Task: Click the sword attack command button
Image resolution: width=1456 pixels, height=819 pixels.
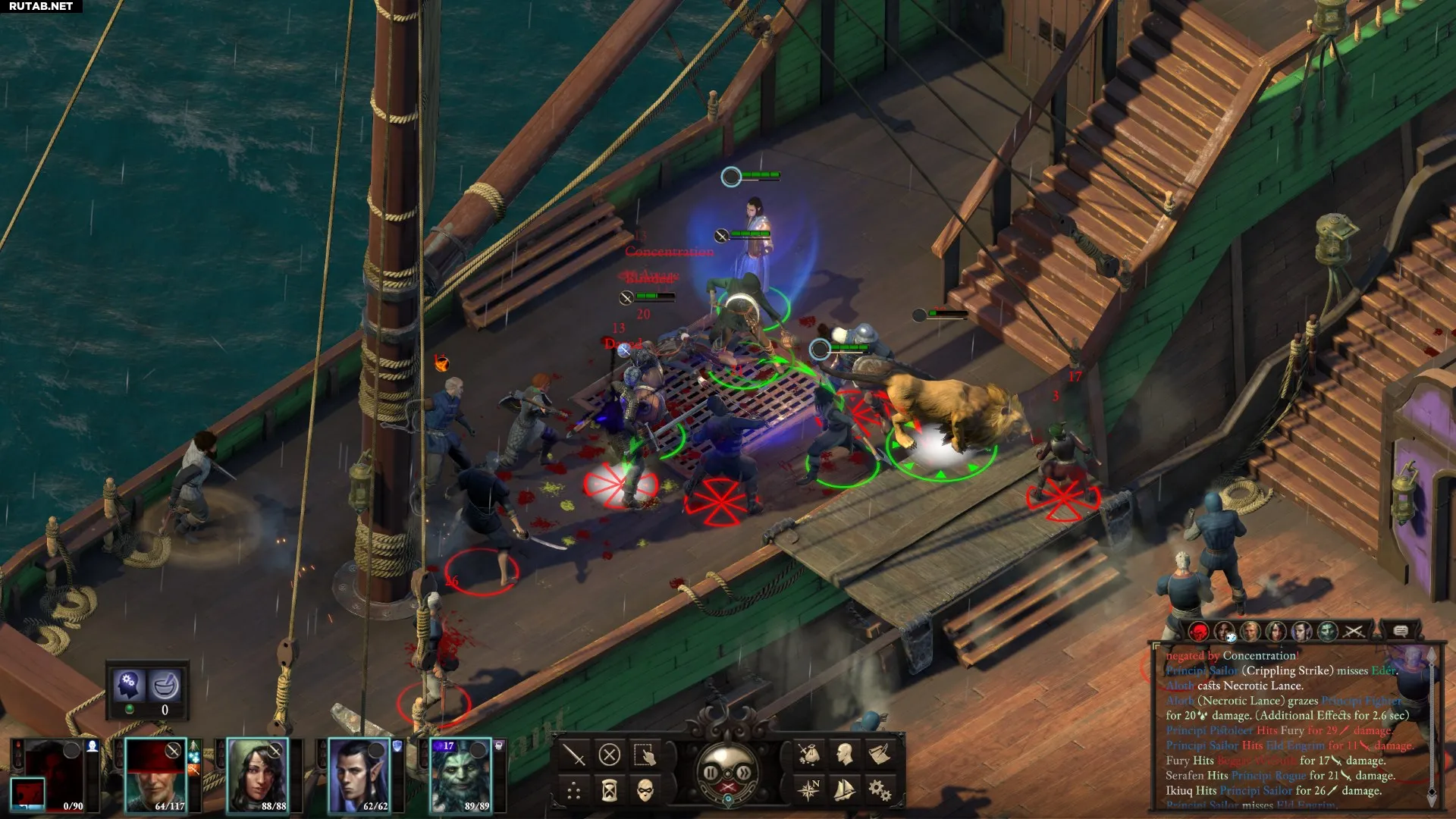Action: click(574, 755)
